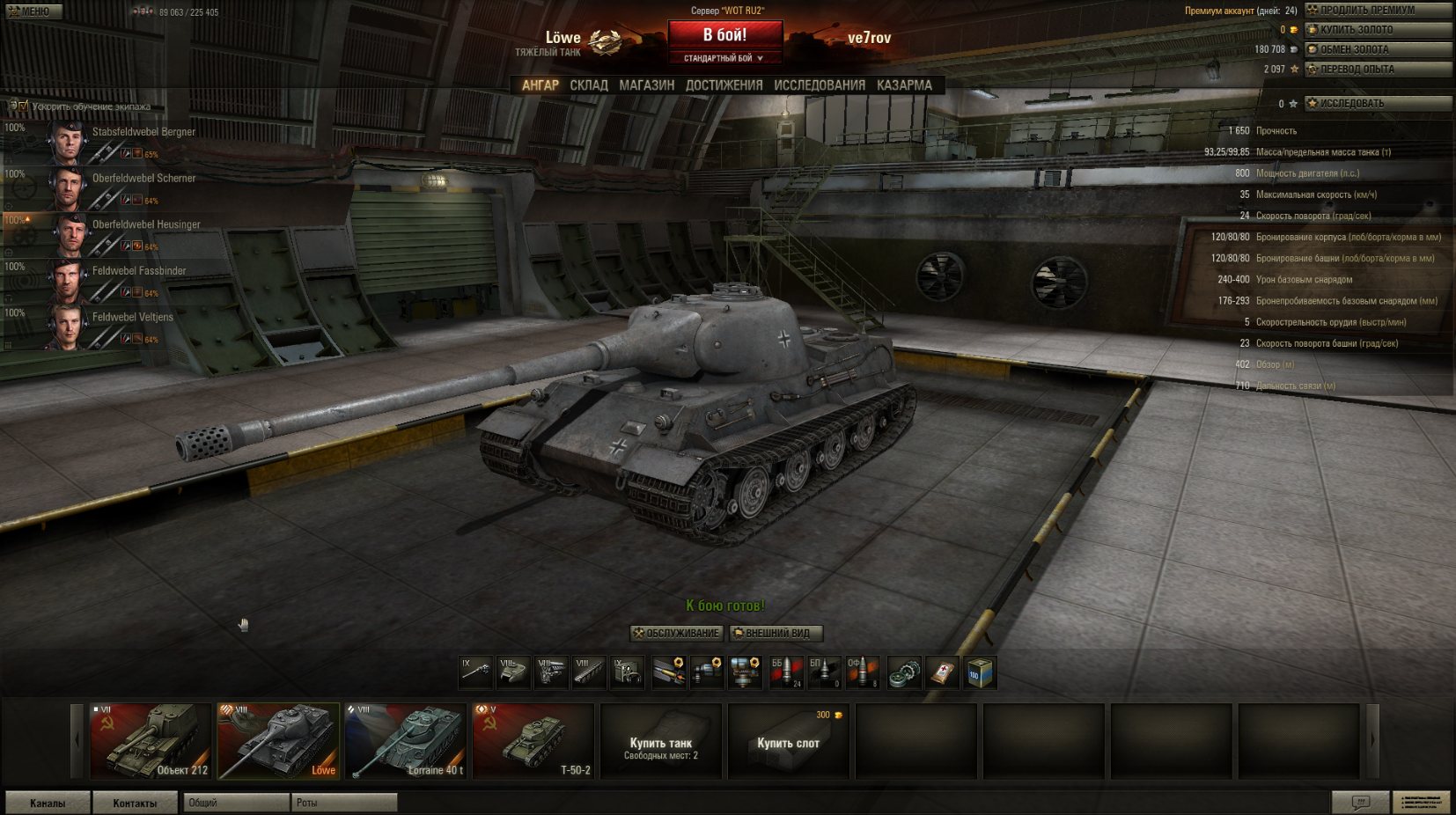Toggle the accelerate crew training checkbox
Screen dimensions: 1456x815
tap(22, 106)
